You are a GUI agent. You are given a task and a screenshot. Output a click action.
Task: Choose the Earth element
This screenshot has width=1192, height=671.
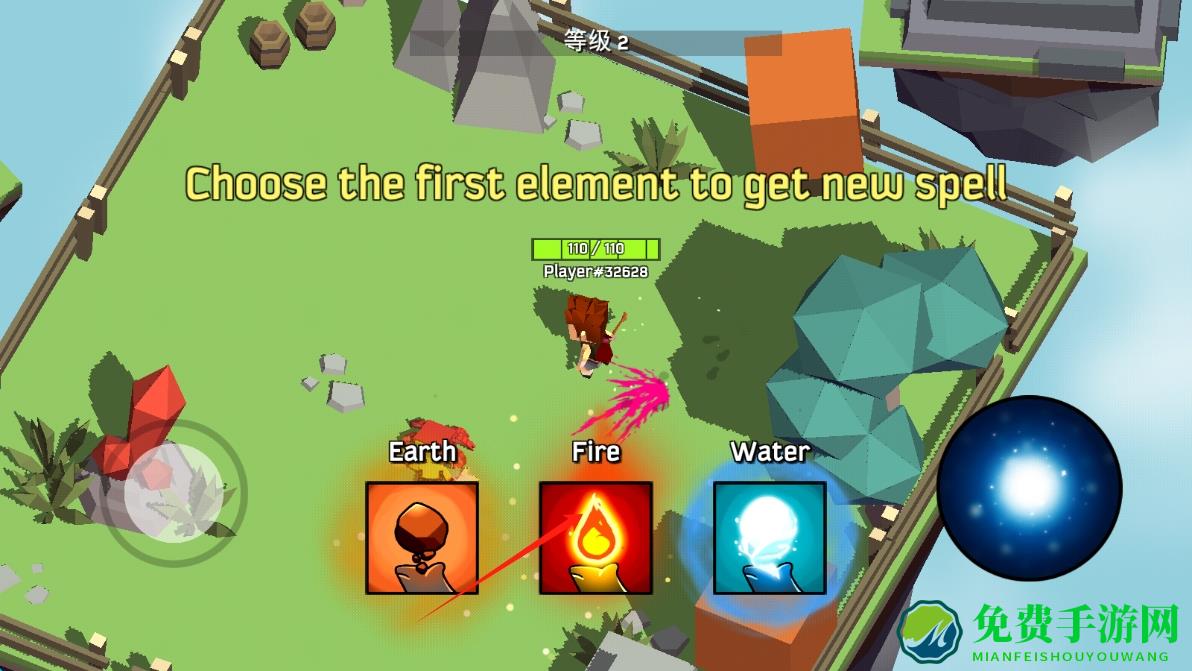point(421,537)
